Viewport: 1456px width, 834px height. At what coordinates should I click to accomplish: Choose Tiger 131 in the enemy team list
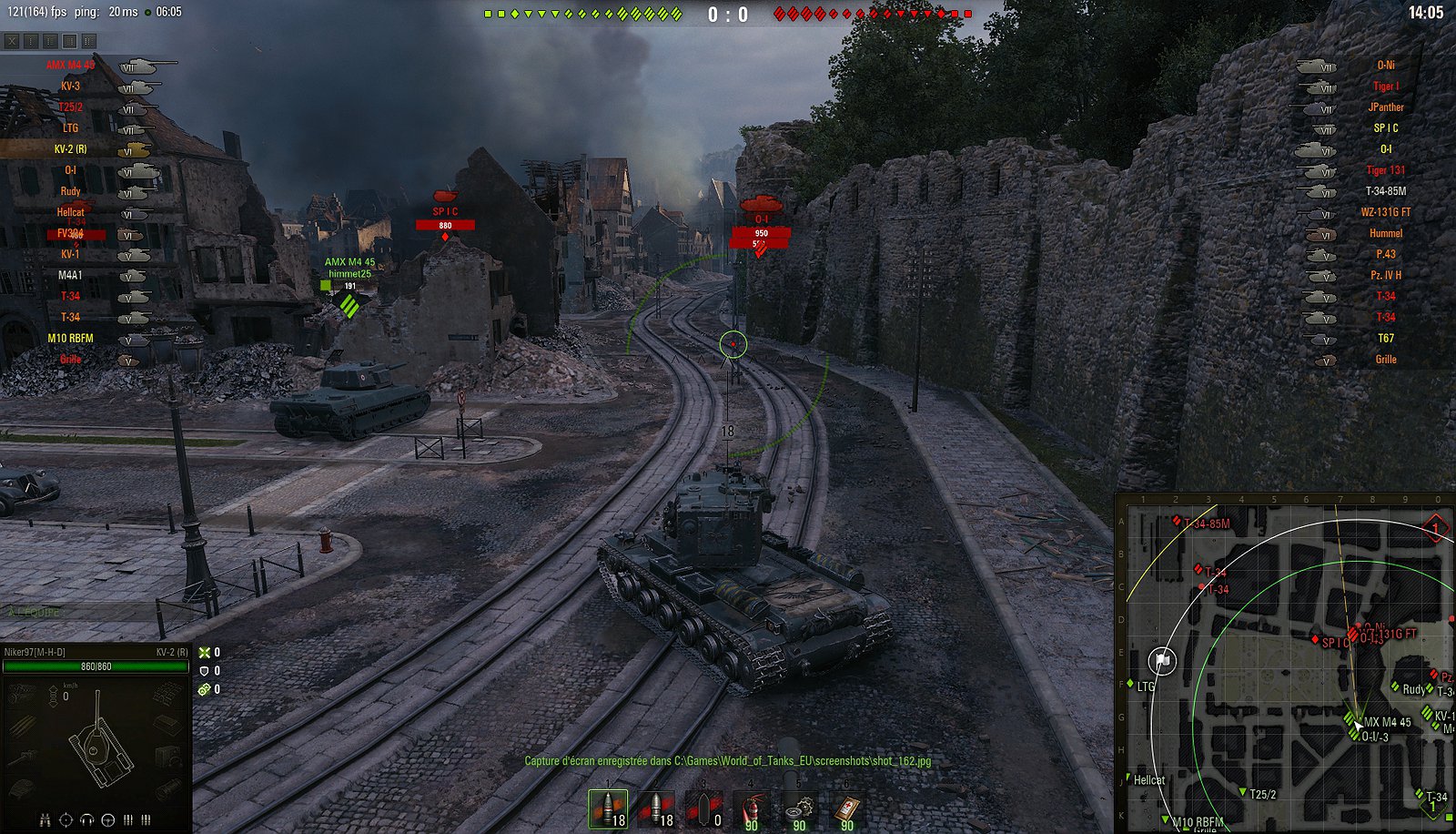click(x=1385, y=170)
